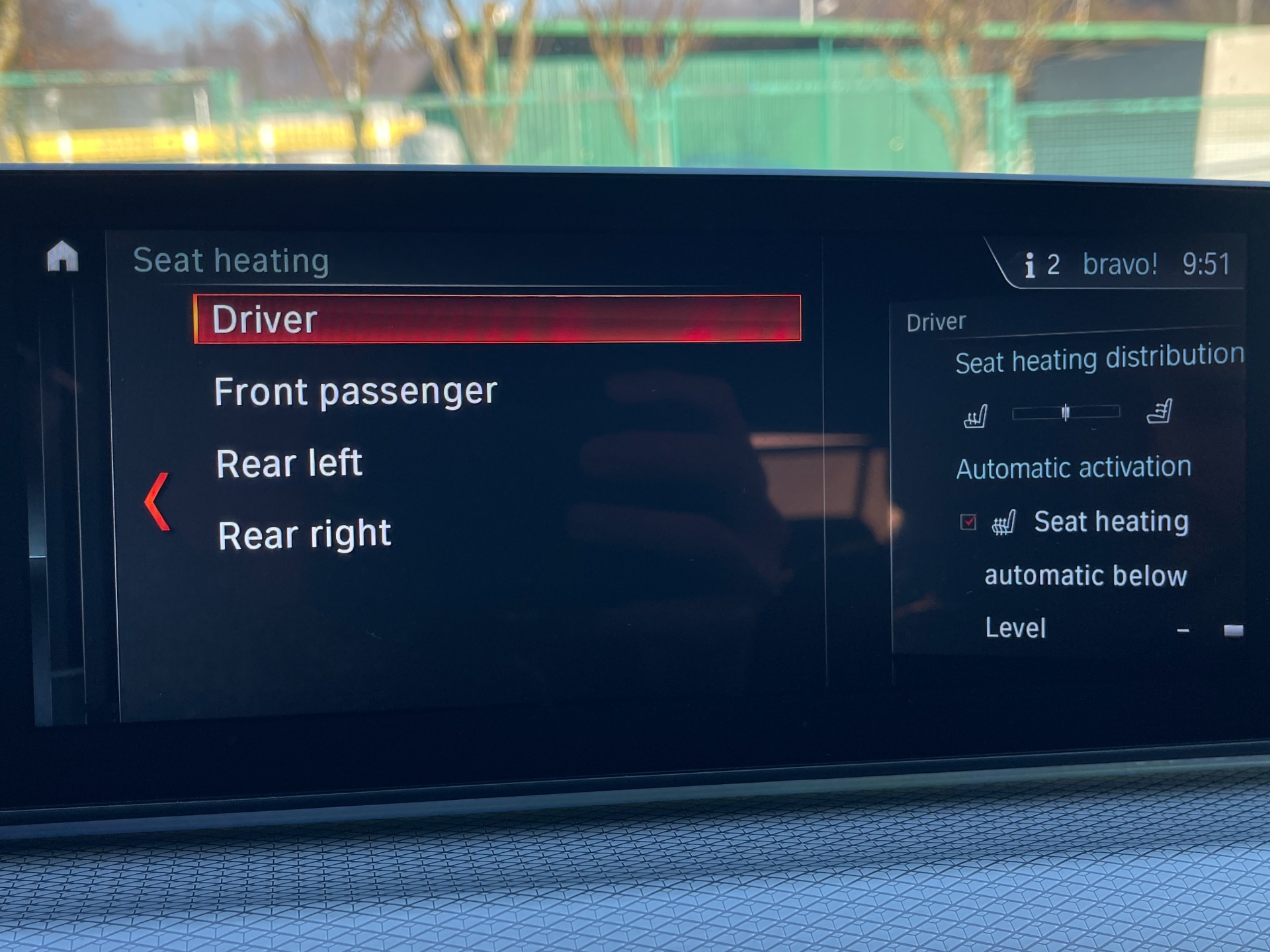Toggle the automatic Seat heating checkbox
1270x952 pixels.
[x=968, y=522]
